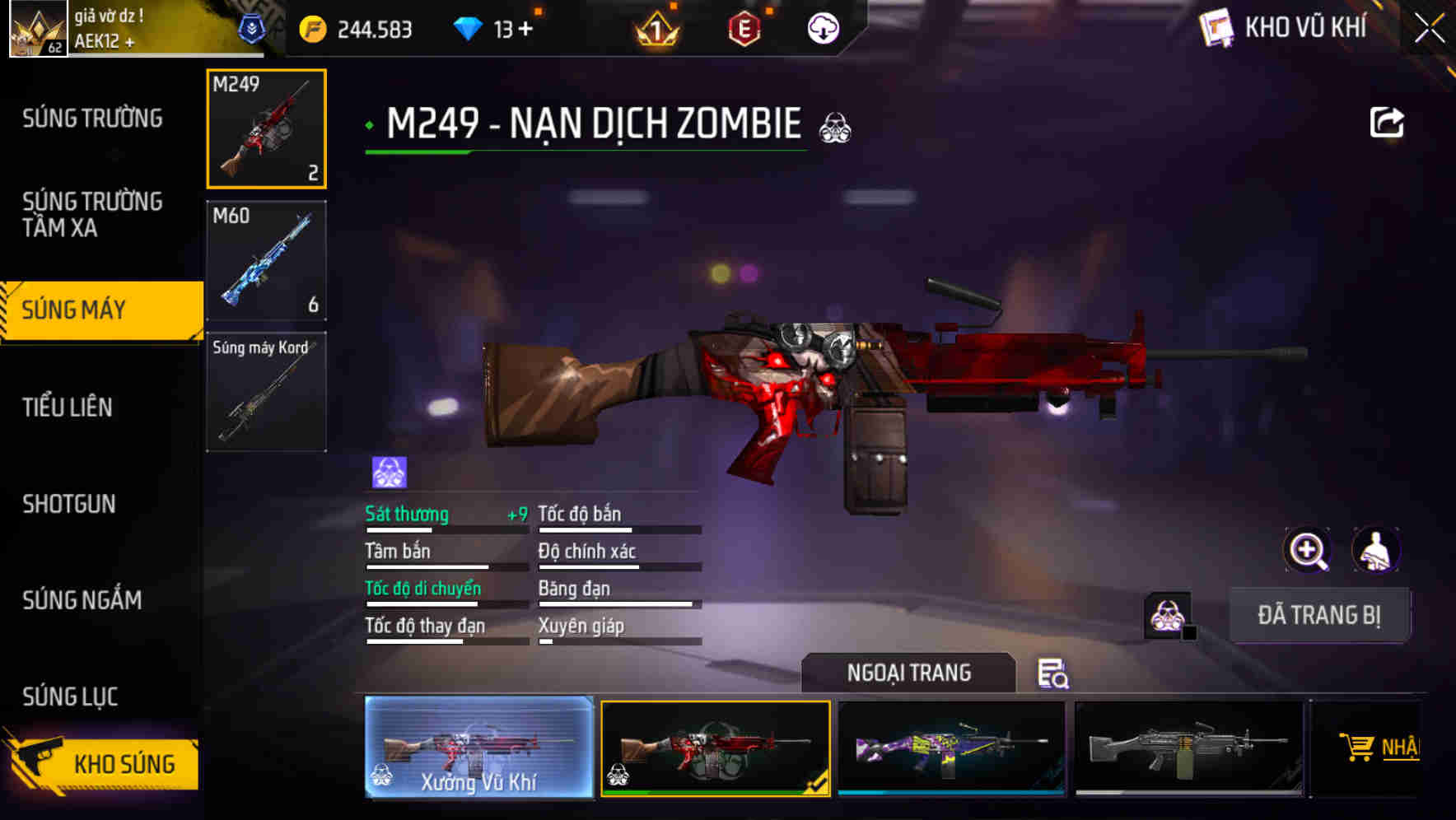This screenshot has height=820, width=1456.
Task: Select the Xưởng Vũ Khí skin thumbnail
Action: point(479,748)
